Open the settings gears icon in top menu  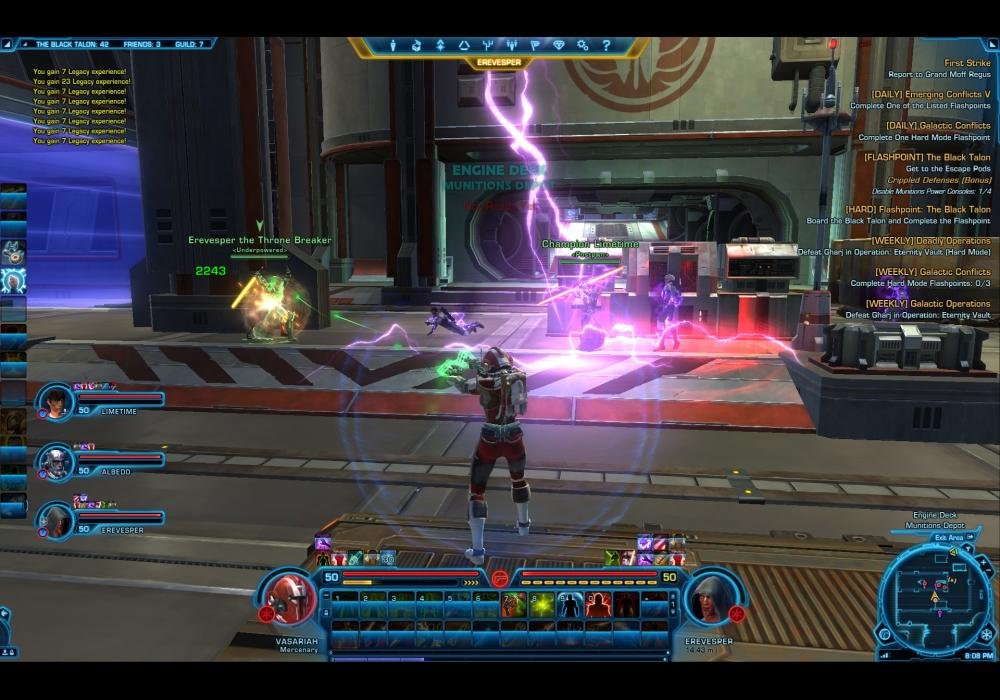click(x=582, y=45)
